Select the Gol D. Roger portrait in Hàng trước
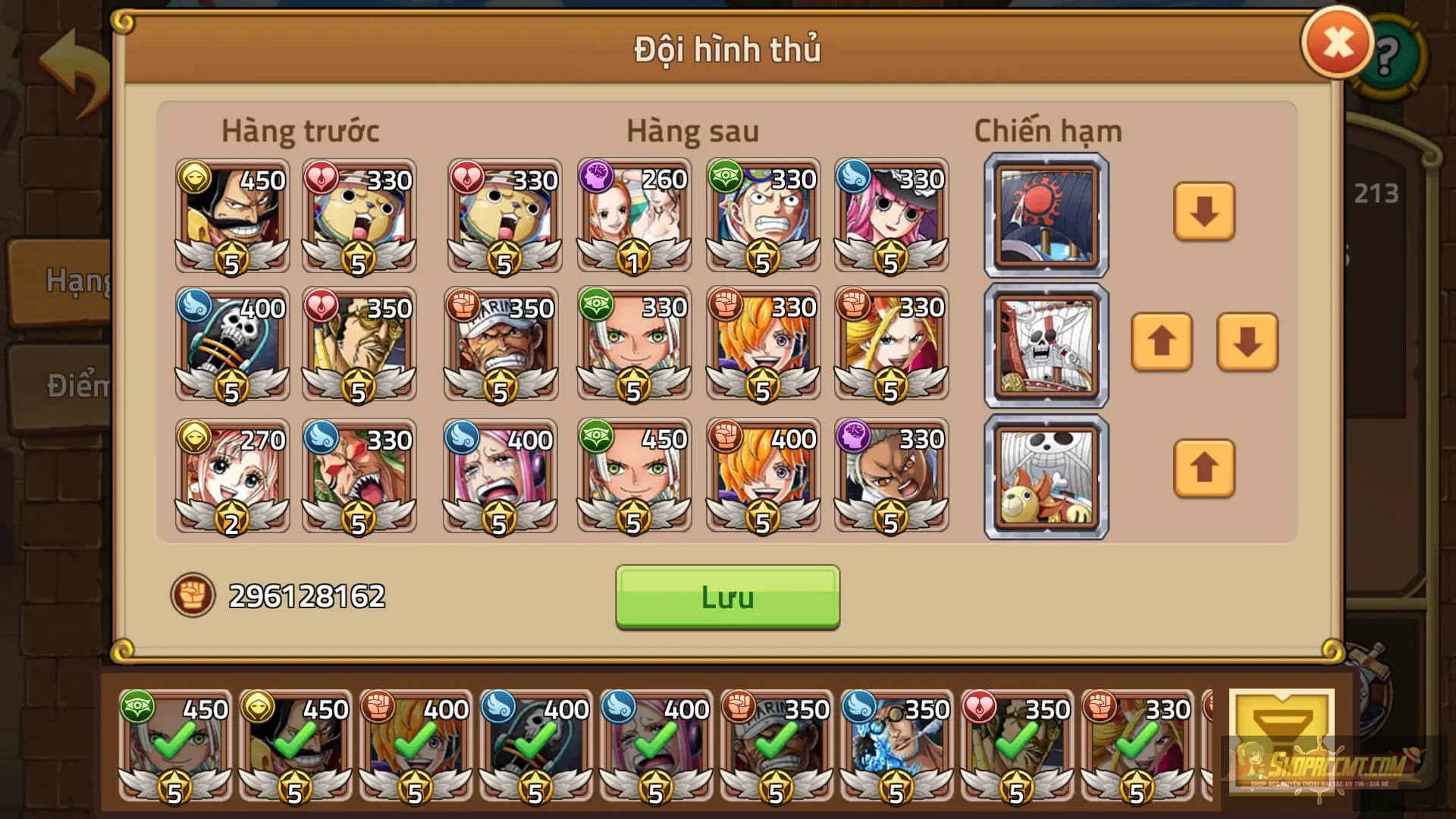The image size is (1456, 819). (231, 216)
